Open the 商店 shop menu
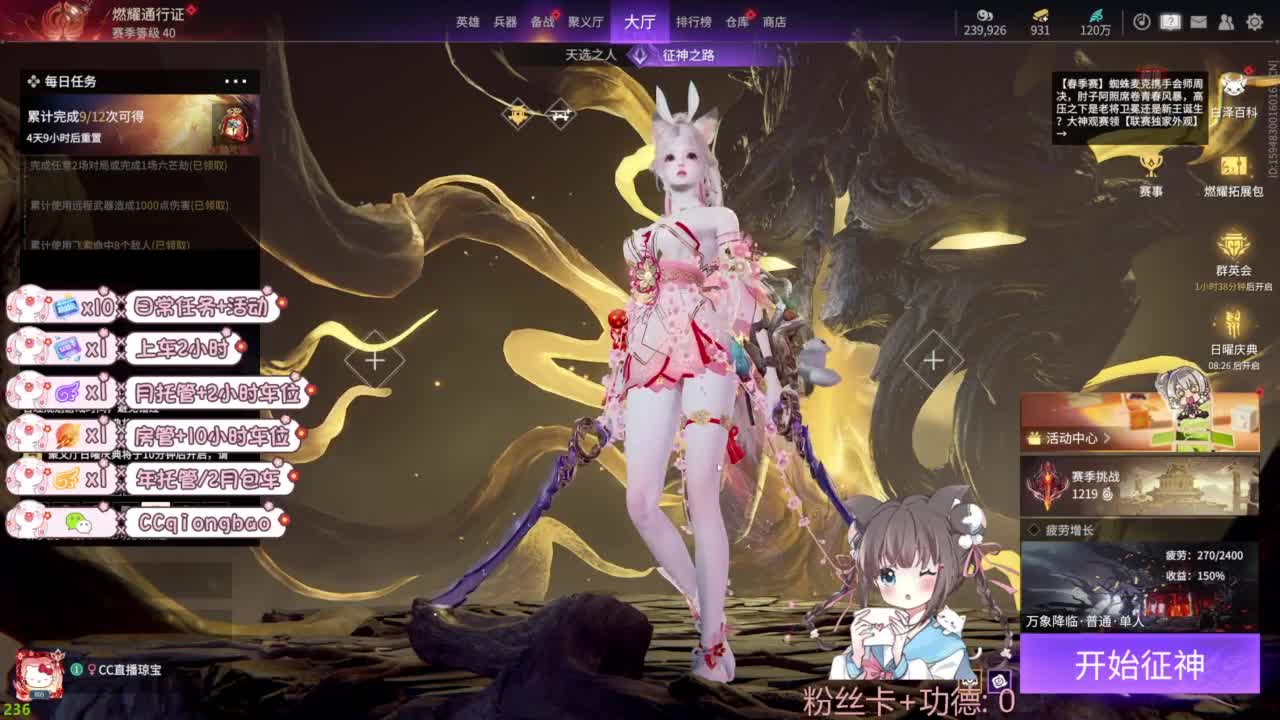The height and width of the screenshot is (720, 1280). click(777, 21)
